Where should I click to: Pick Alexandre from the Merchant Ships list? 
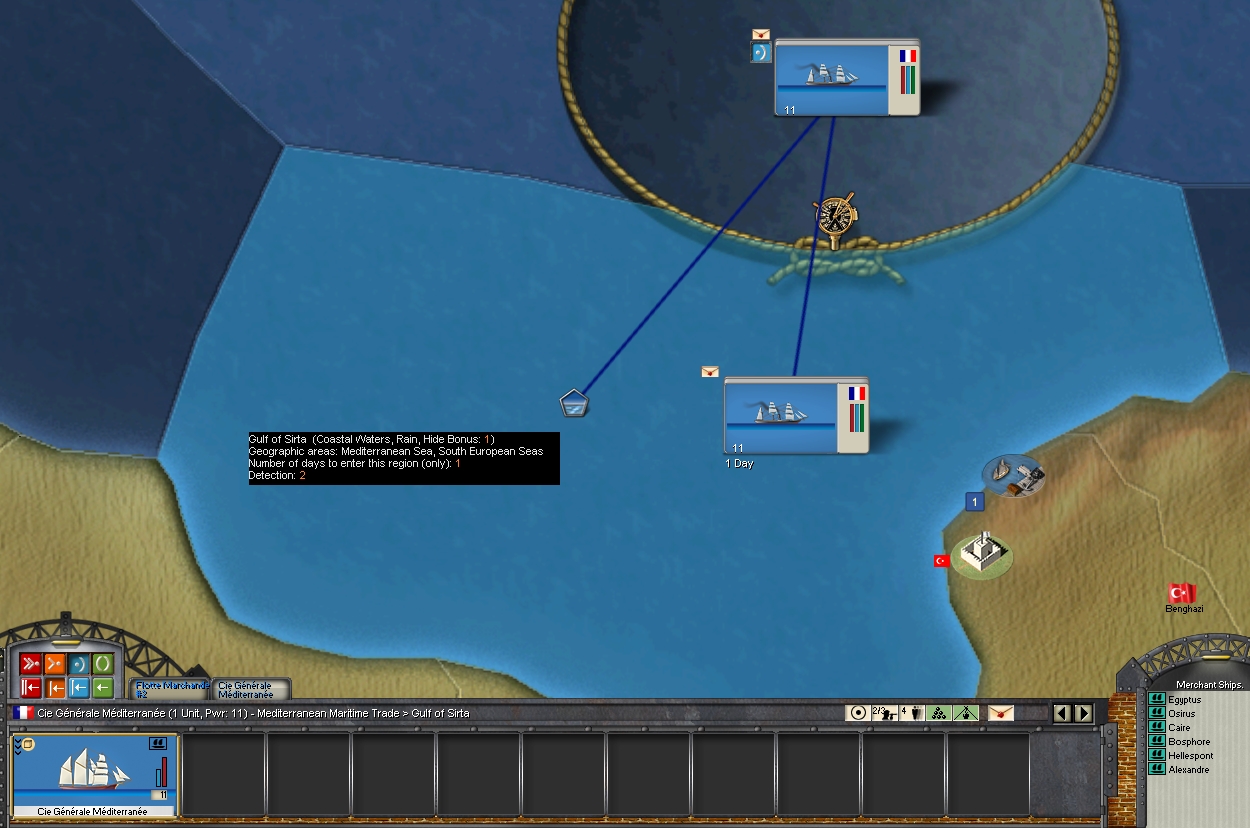coord(1188,770)
